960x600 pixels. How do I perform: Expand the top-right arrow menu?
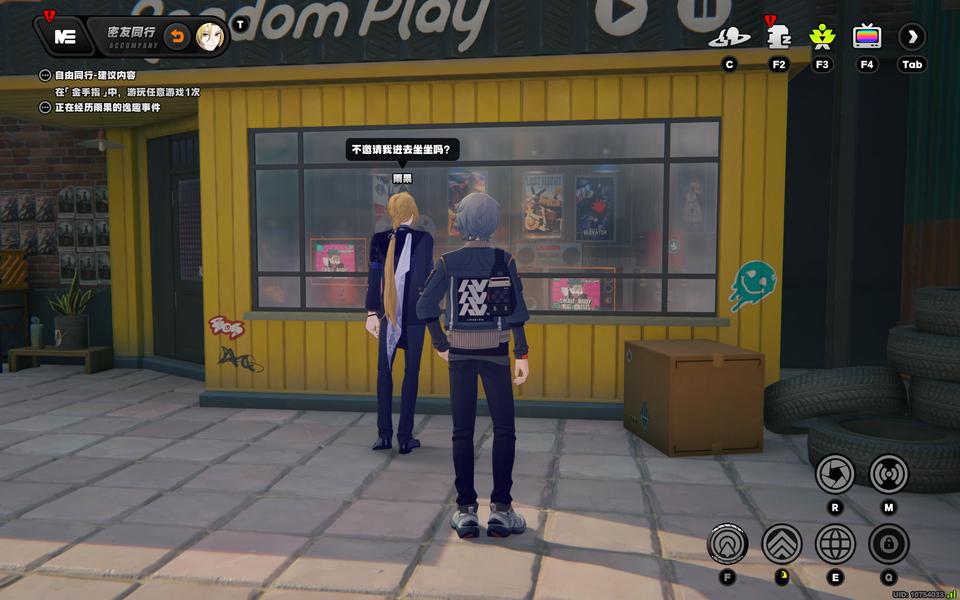coord(912,38)
